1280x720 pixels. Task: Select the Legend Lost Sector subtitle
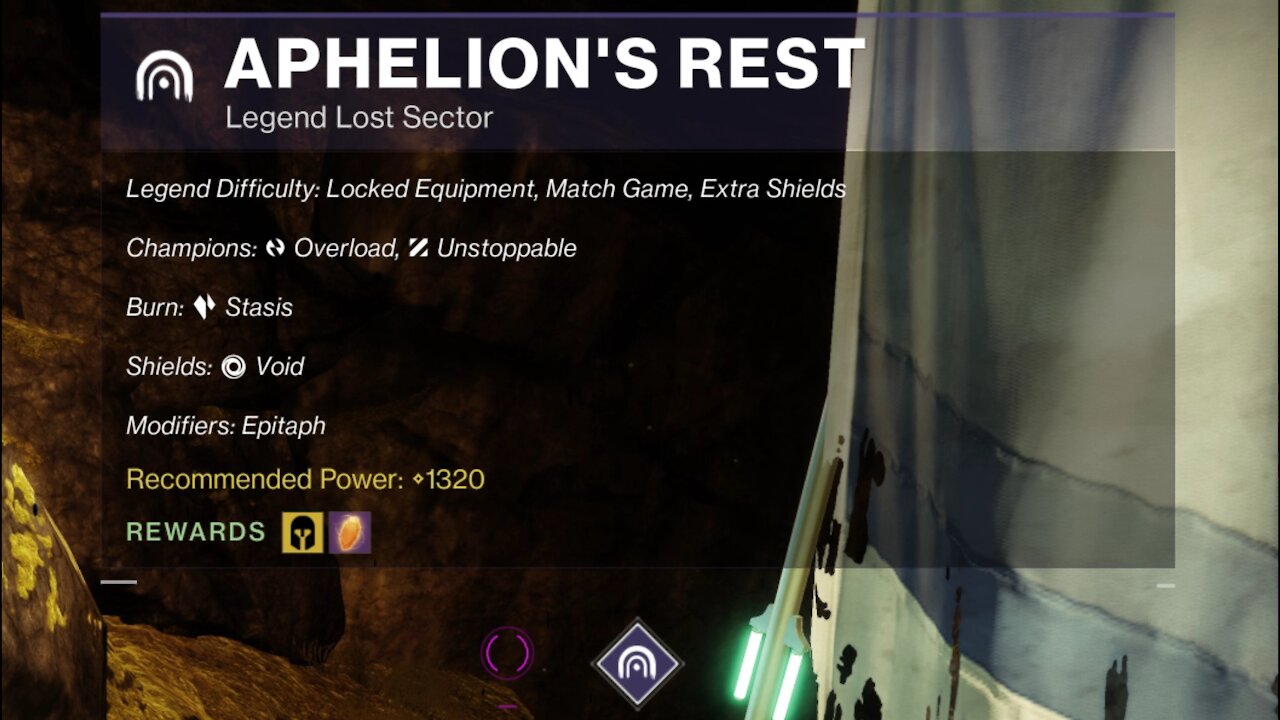[x=360, y=117]
